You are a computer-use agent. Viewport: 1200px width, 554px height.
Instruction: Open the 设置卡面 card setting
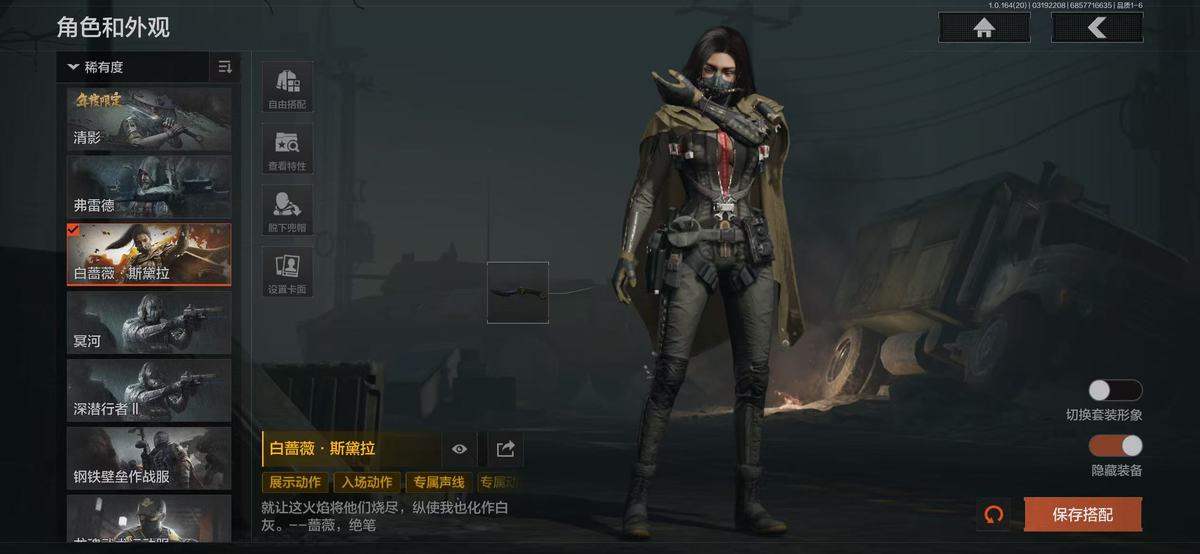pos(287,272)
